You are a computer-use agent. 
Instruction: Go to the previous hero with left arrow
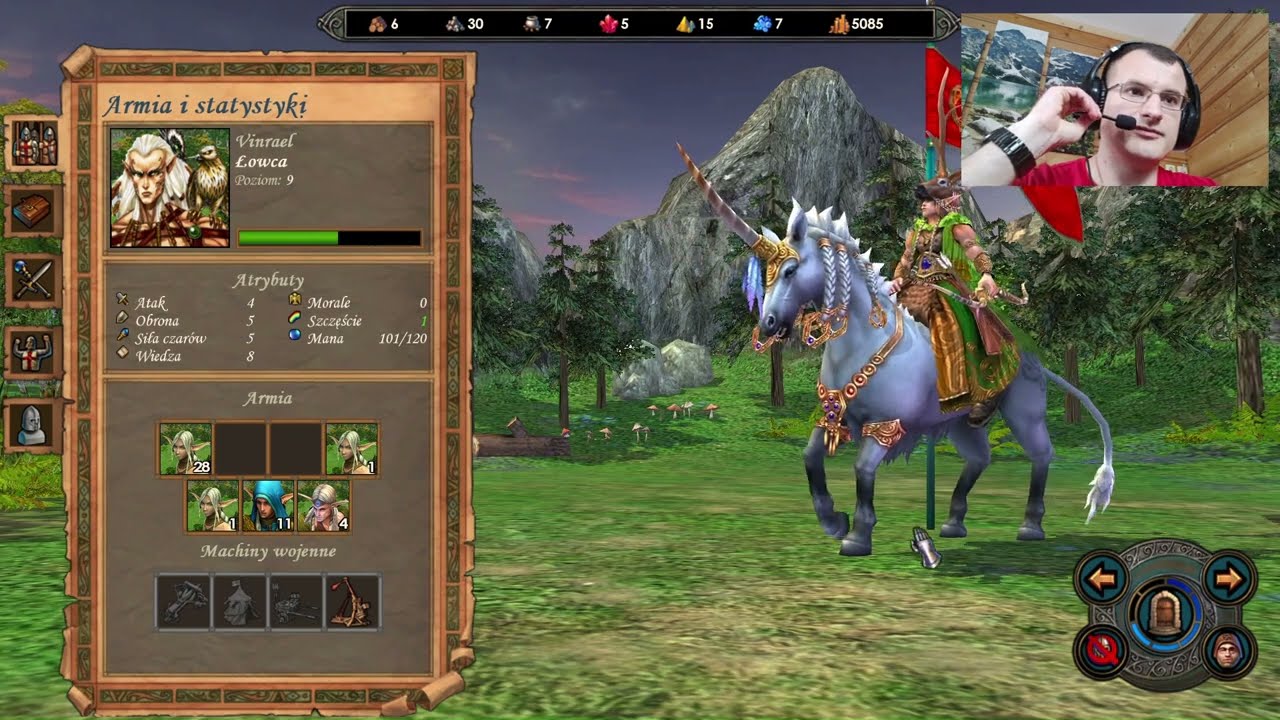(1103, 579)
